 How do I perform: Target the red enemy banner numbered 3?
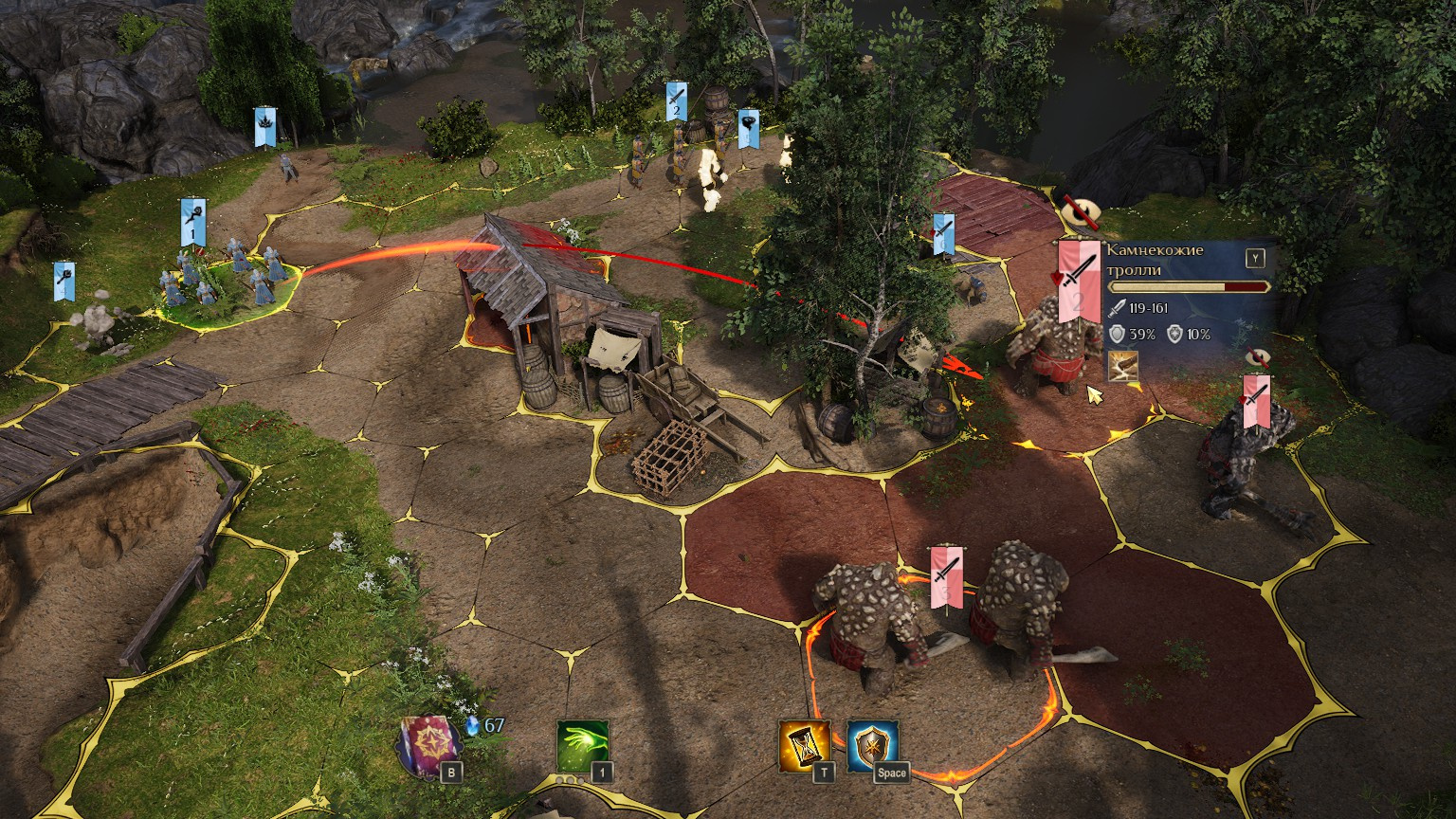point(946,575)
